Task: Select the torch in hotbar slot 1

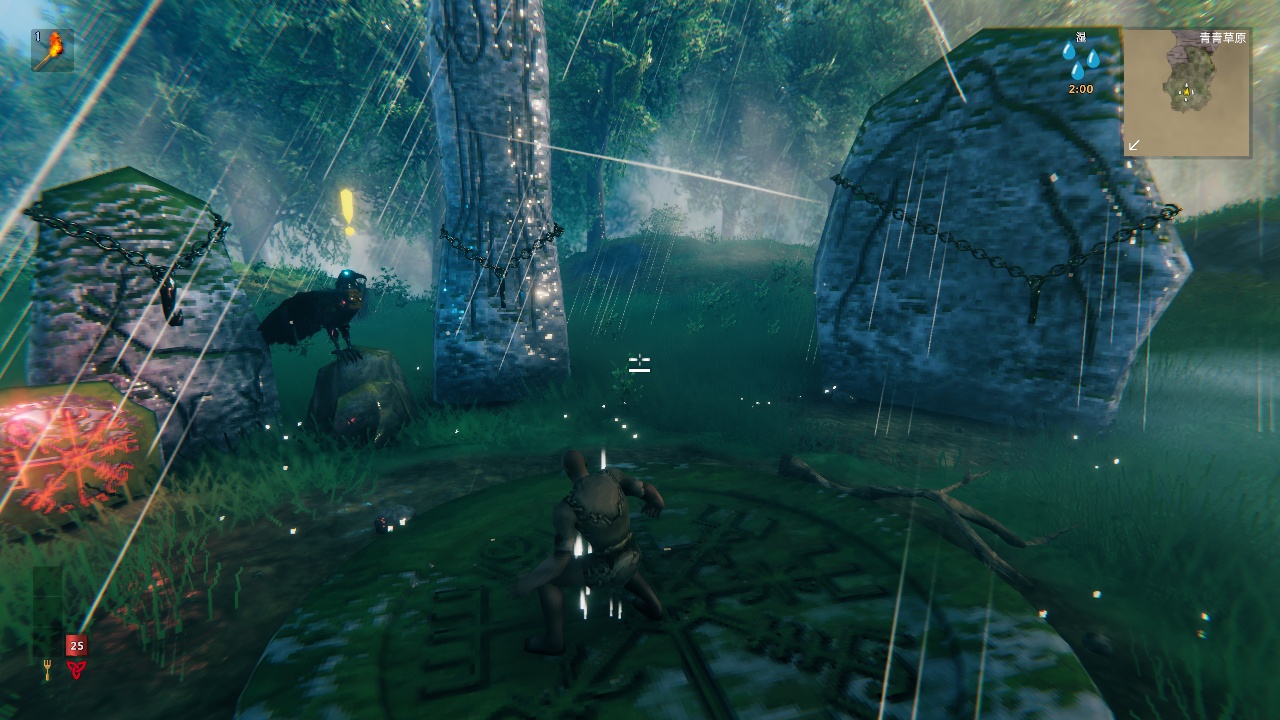Action: [52, 50]
